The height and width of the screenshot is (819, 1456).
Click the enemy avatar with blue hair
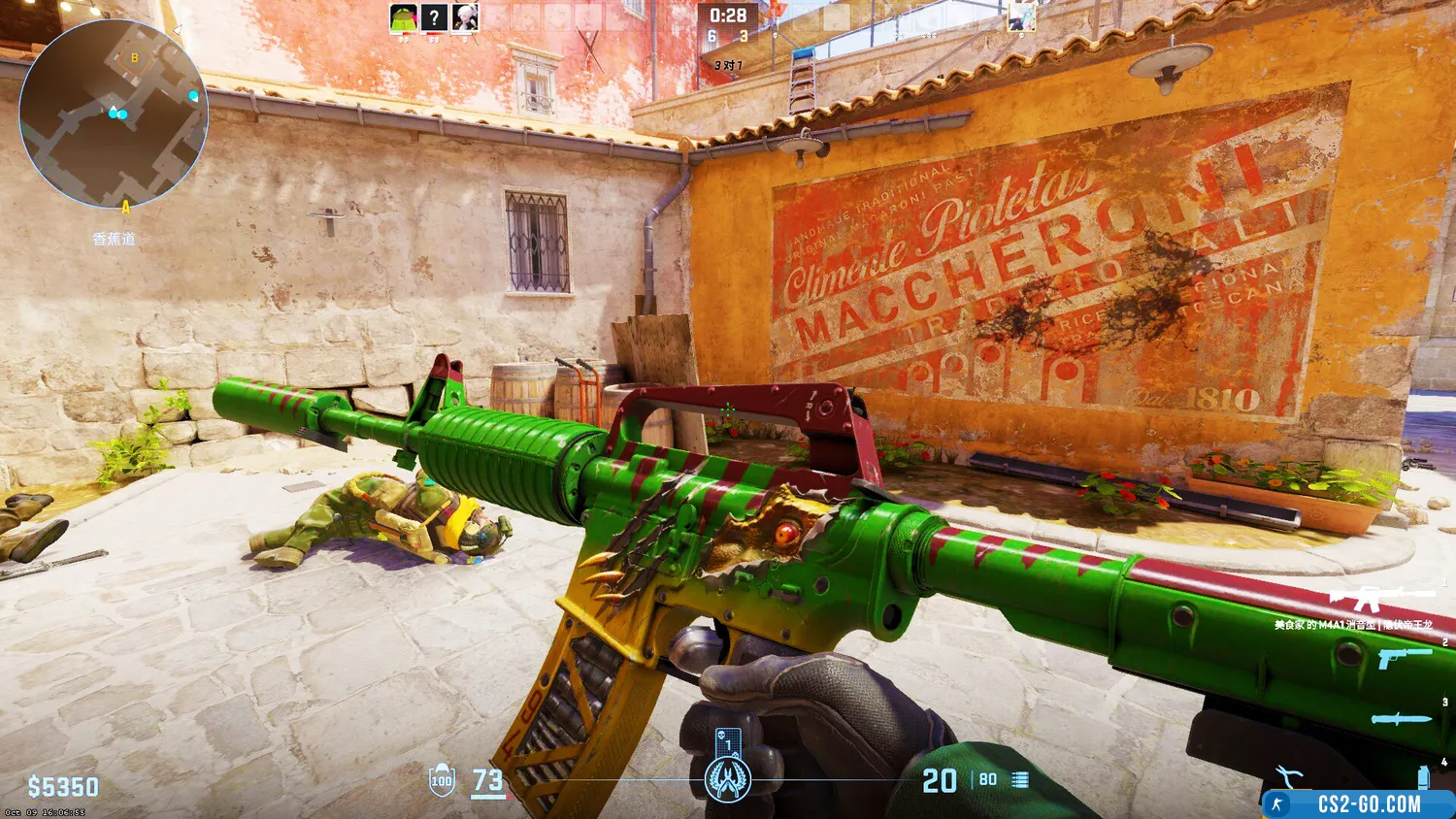click(x=1021, y=17)
